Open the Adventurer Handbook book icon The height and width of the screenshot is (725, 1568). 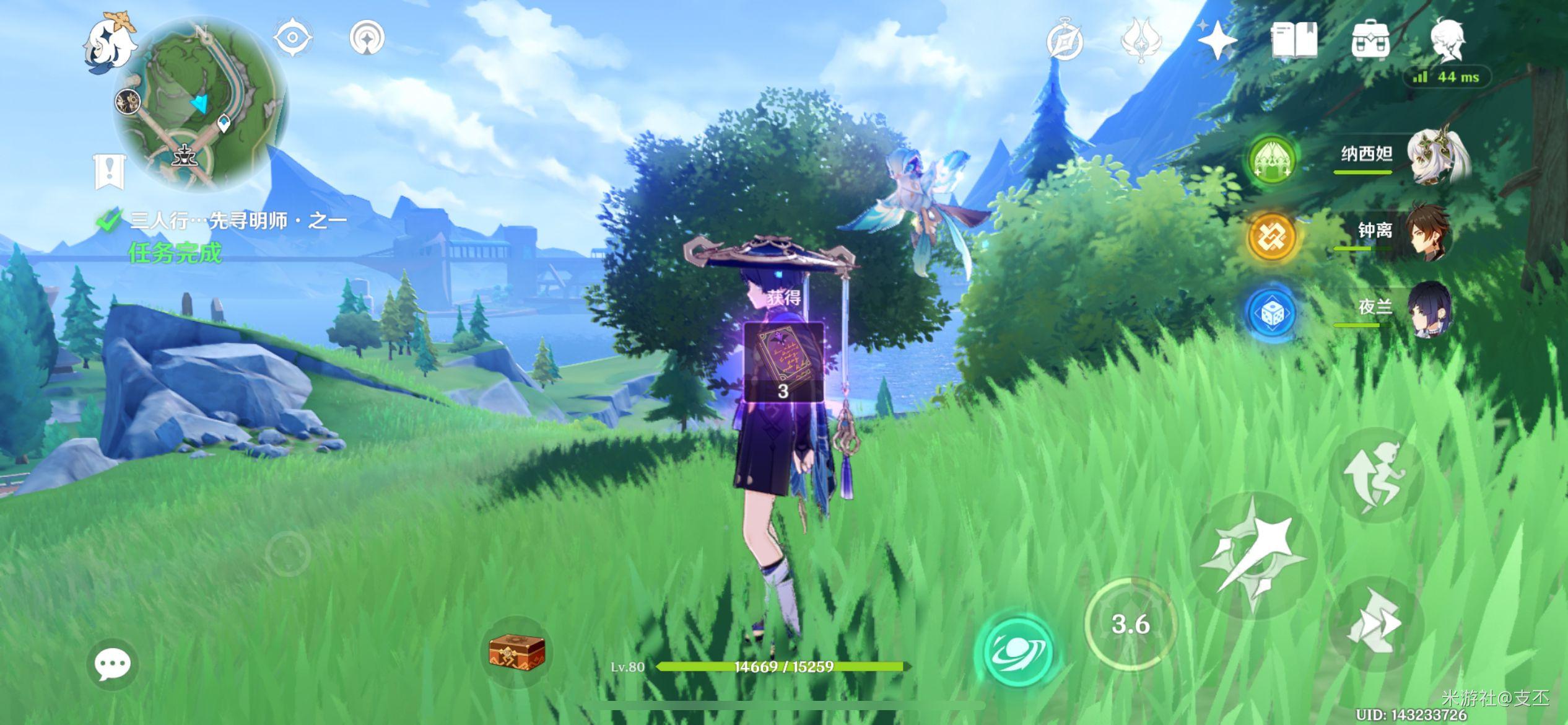click(1294, 40)
